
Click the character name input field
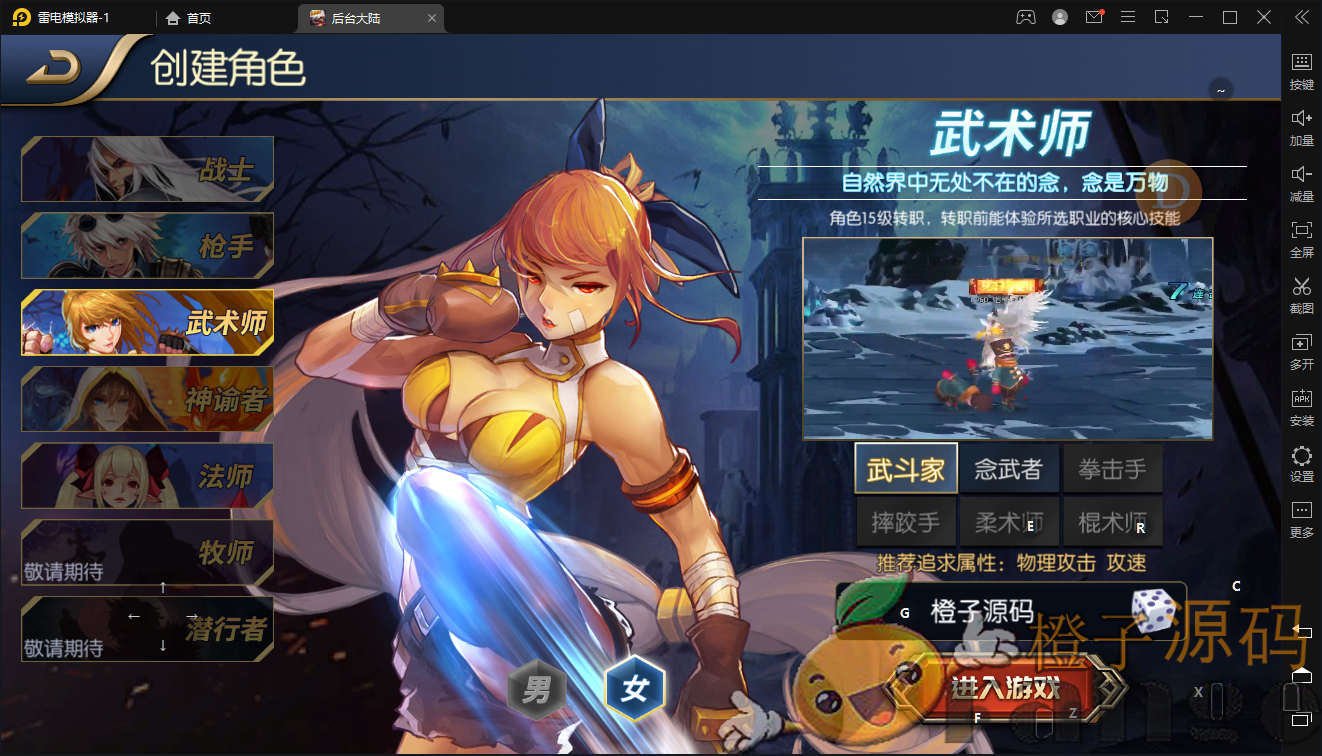990,611
